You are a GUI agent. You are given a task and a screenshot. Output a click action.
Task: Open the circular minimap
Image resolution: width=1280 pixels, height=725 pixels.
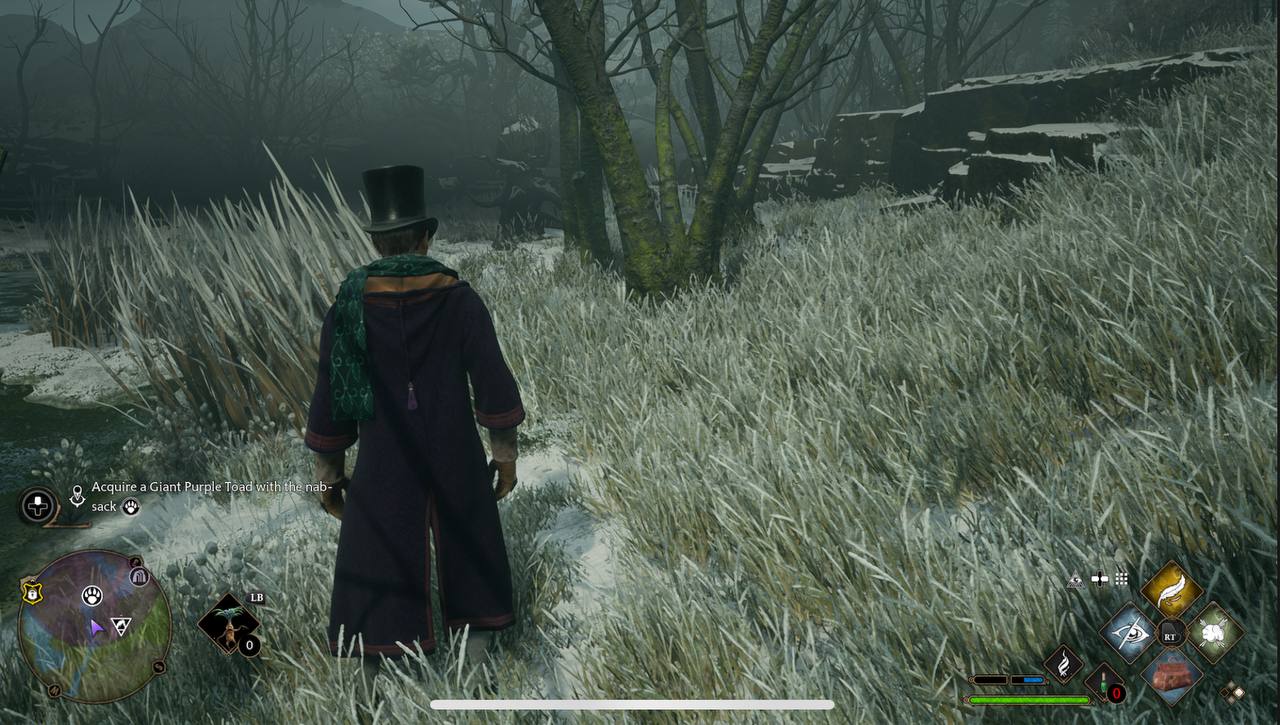point(95,627)
